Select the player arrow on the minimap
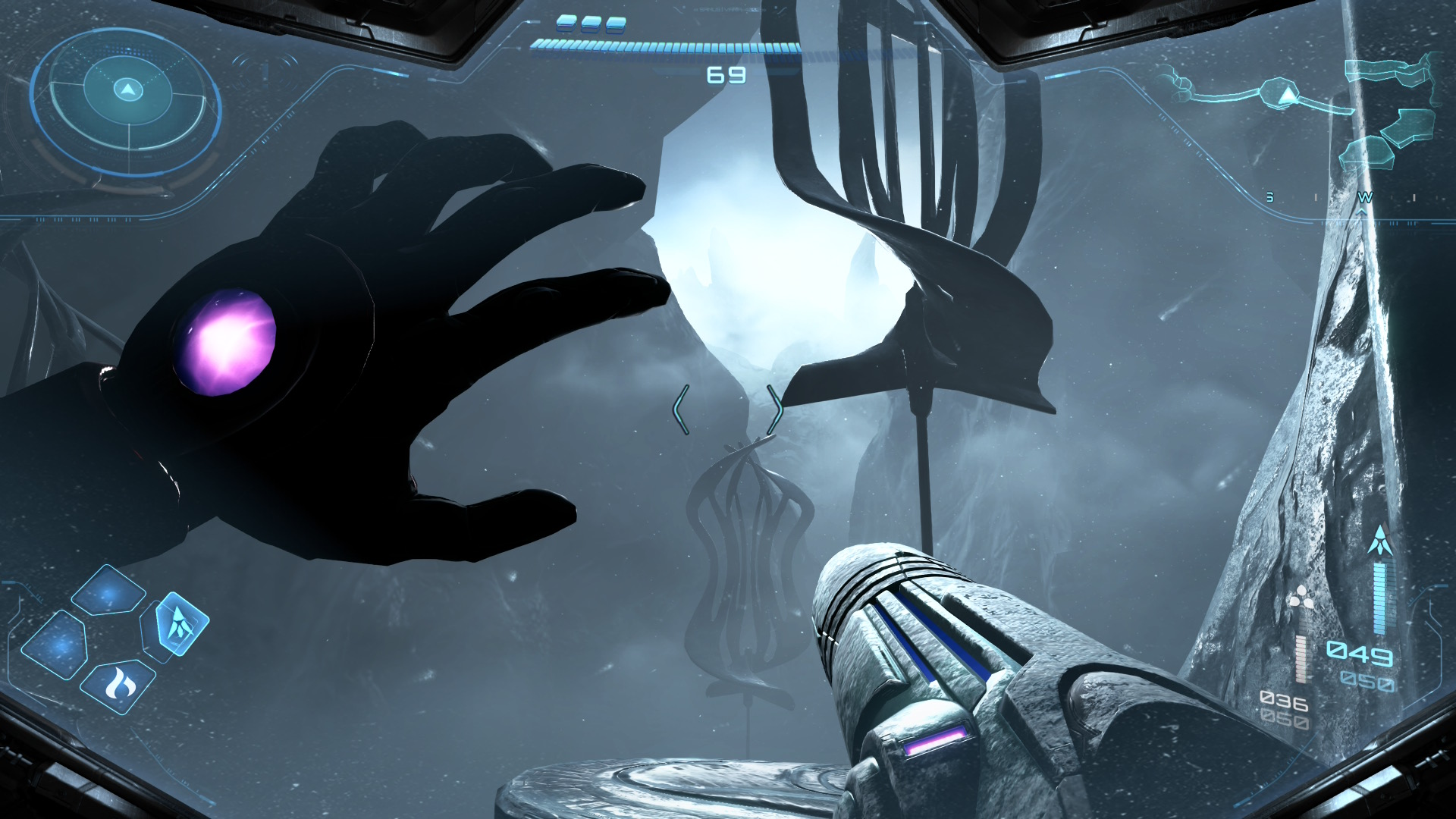 click(x=1287, y=96)
